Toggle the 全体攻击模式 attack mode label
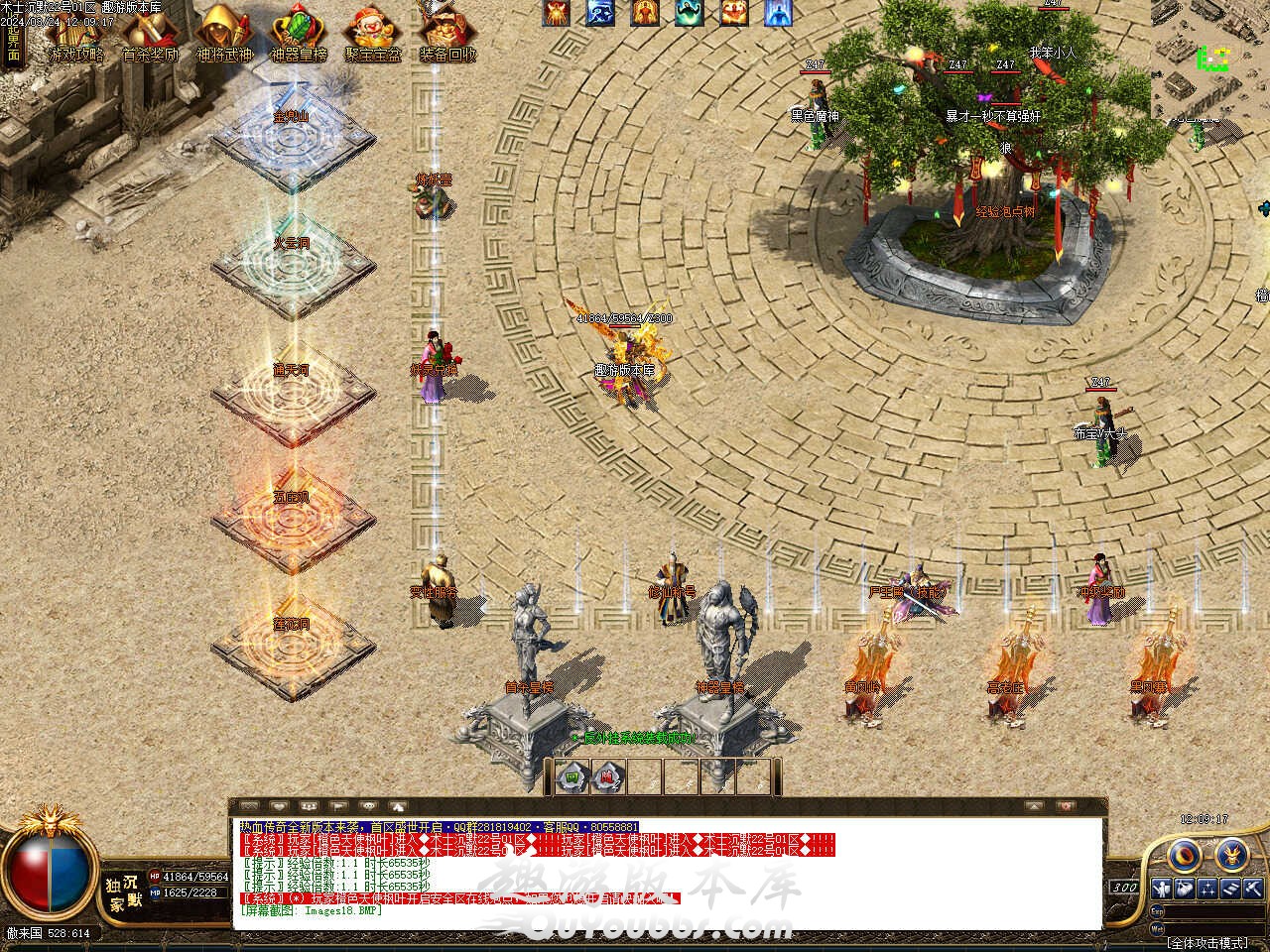The width and height of the screenshot is (1270, 952). point(1207,942)
